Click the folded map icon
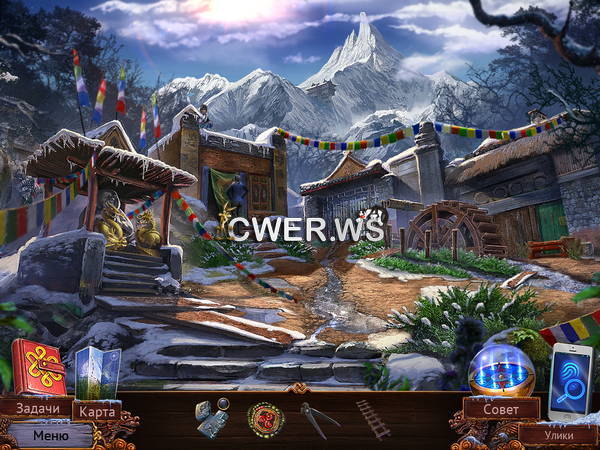This screenshot has height=450, width=600. click(x=97, y=372)
